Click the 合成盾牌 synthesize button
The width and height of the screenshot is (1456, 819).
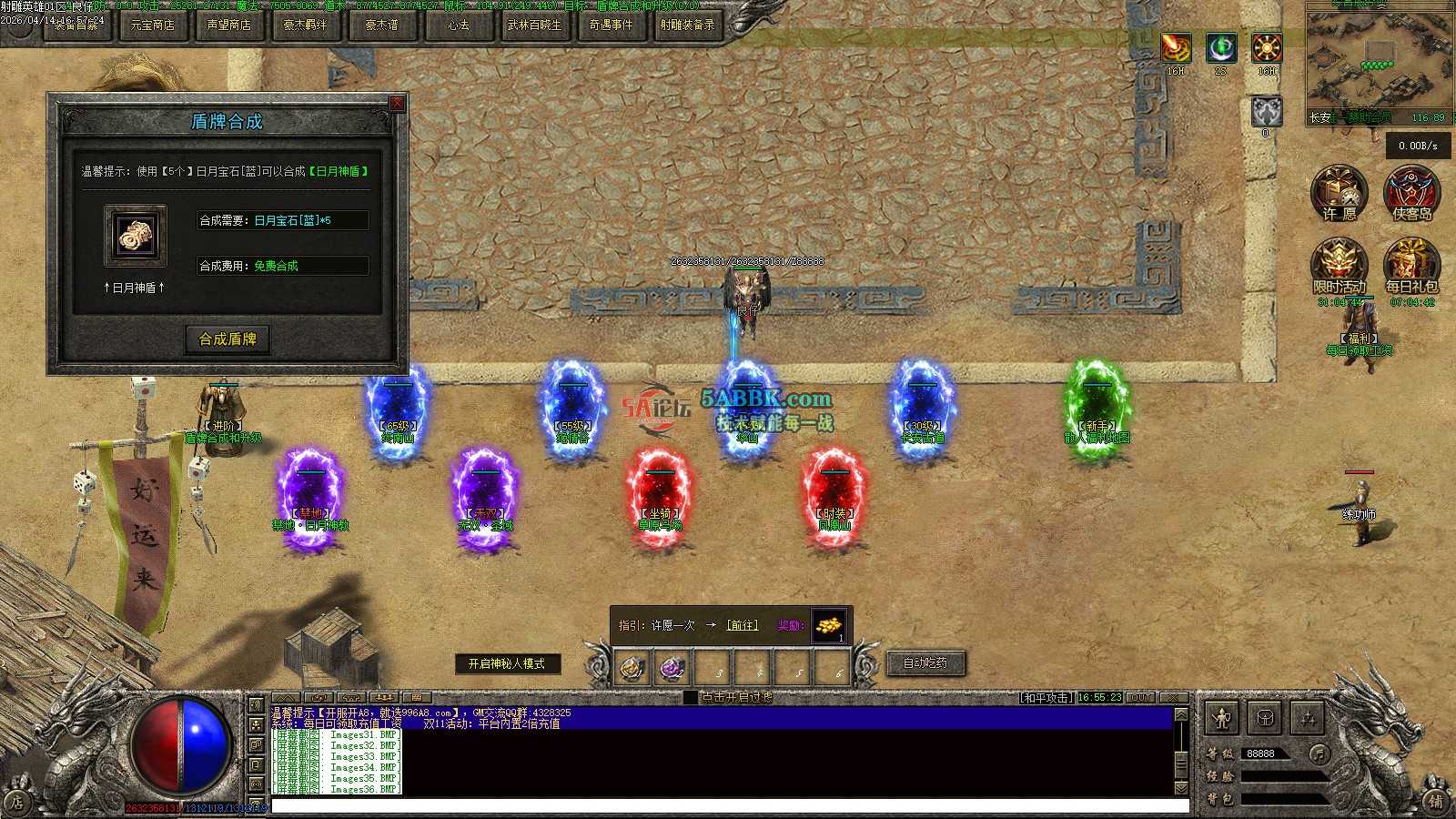(x=227, y=339)
